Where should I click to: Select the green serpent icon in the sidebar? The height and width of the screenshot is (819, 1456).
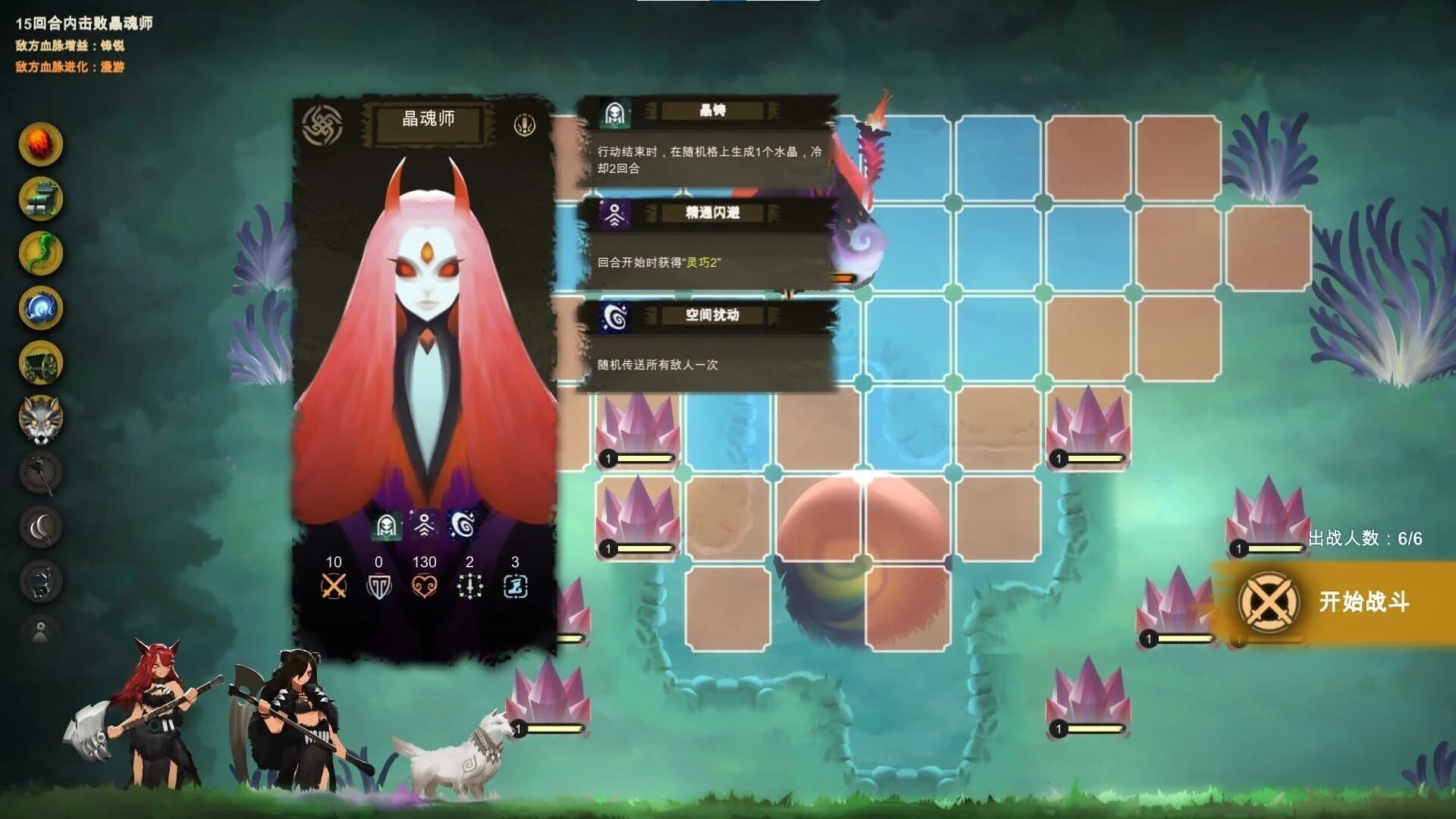42,250
